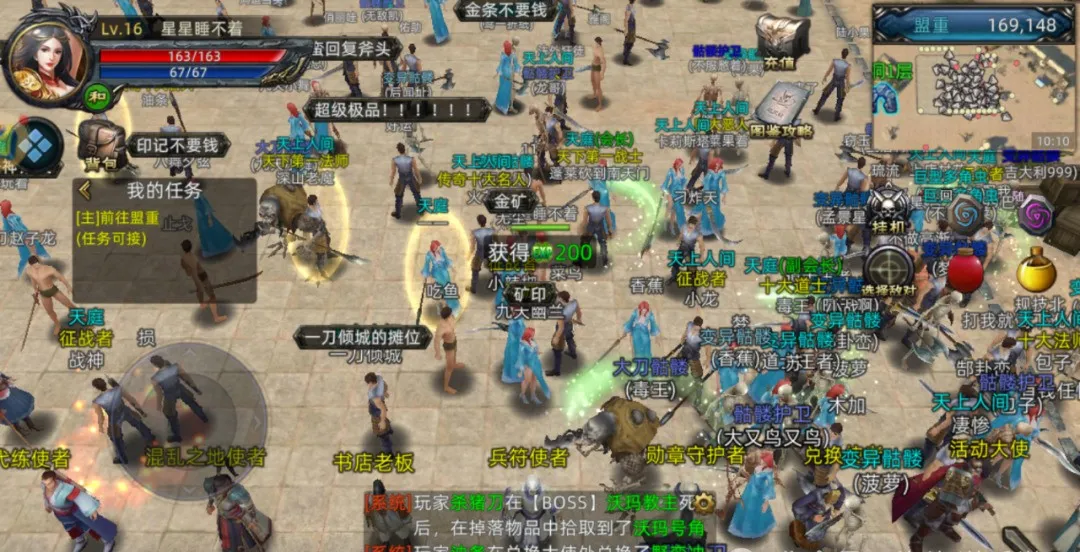The image size is (1080, 552).
Task: Open chat settings gear icon
Action: (x=705, y=502)
